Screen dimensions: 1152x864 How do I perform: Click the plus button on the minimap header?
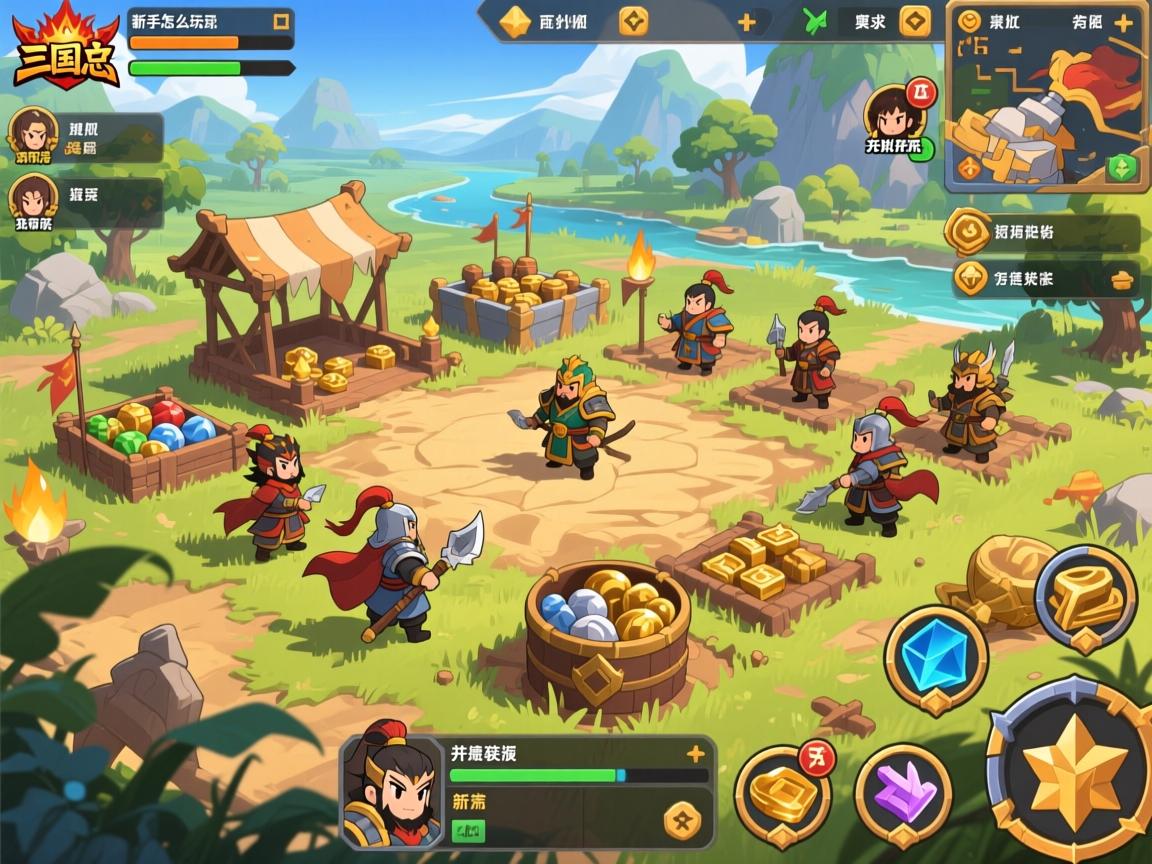click(x=1123, y=22)
